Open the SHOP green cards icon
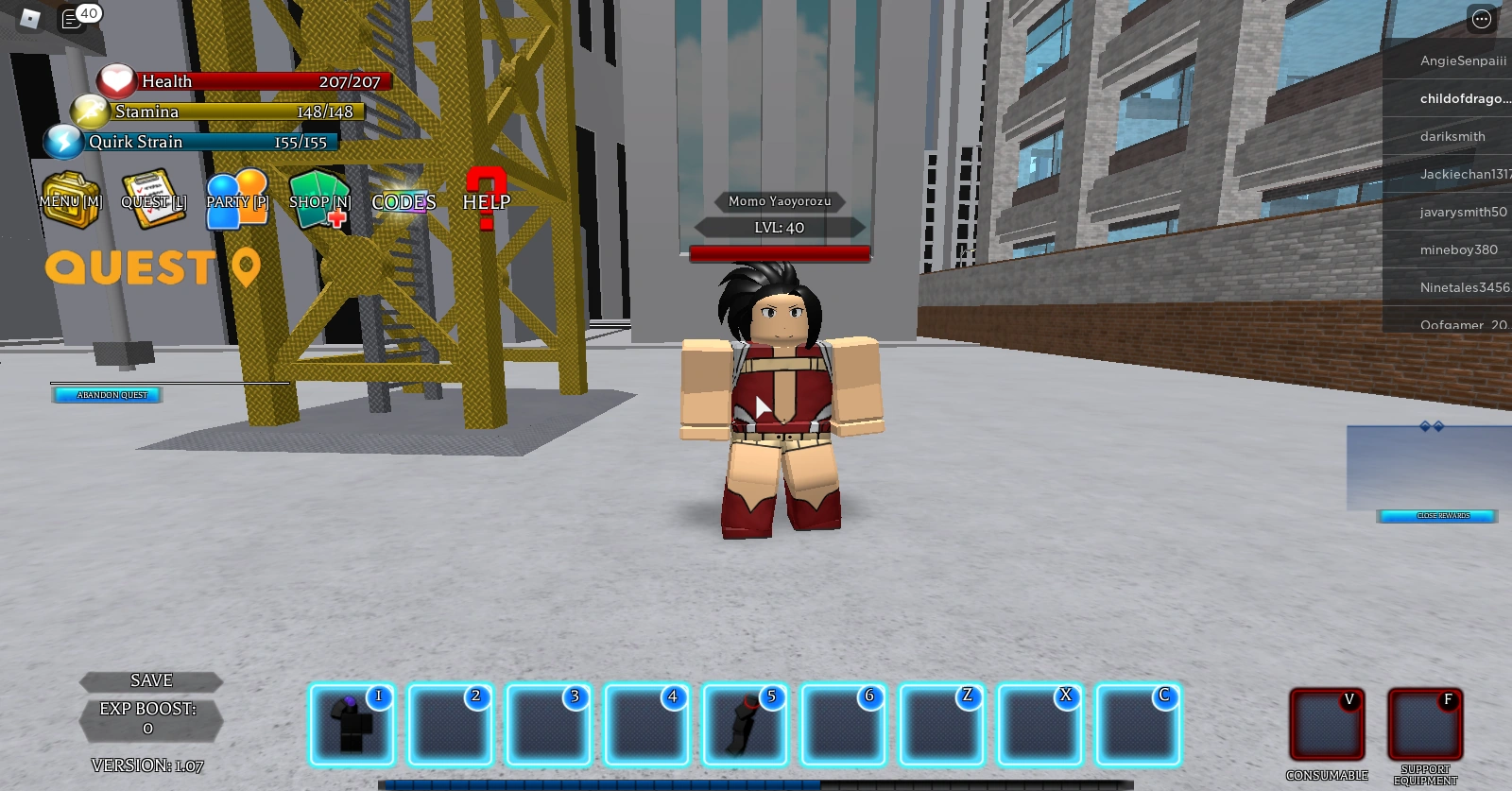1512x791 pixels. [x=318, y=196]
